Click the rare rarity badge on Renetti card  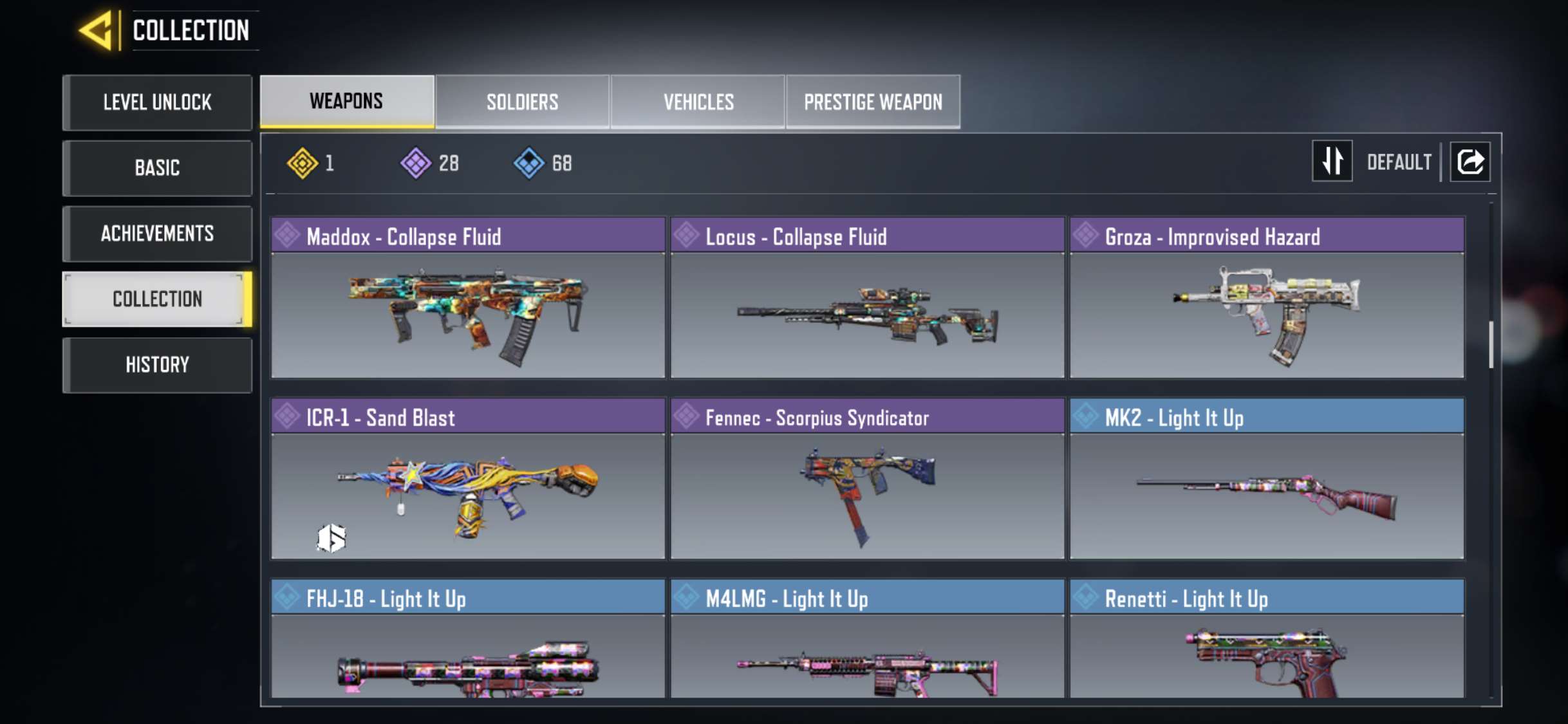coord(1085,599)
